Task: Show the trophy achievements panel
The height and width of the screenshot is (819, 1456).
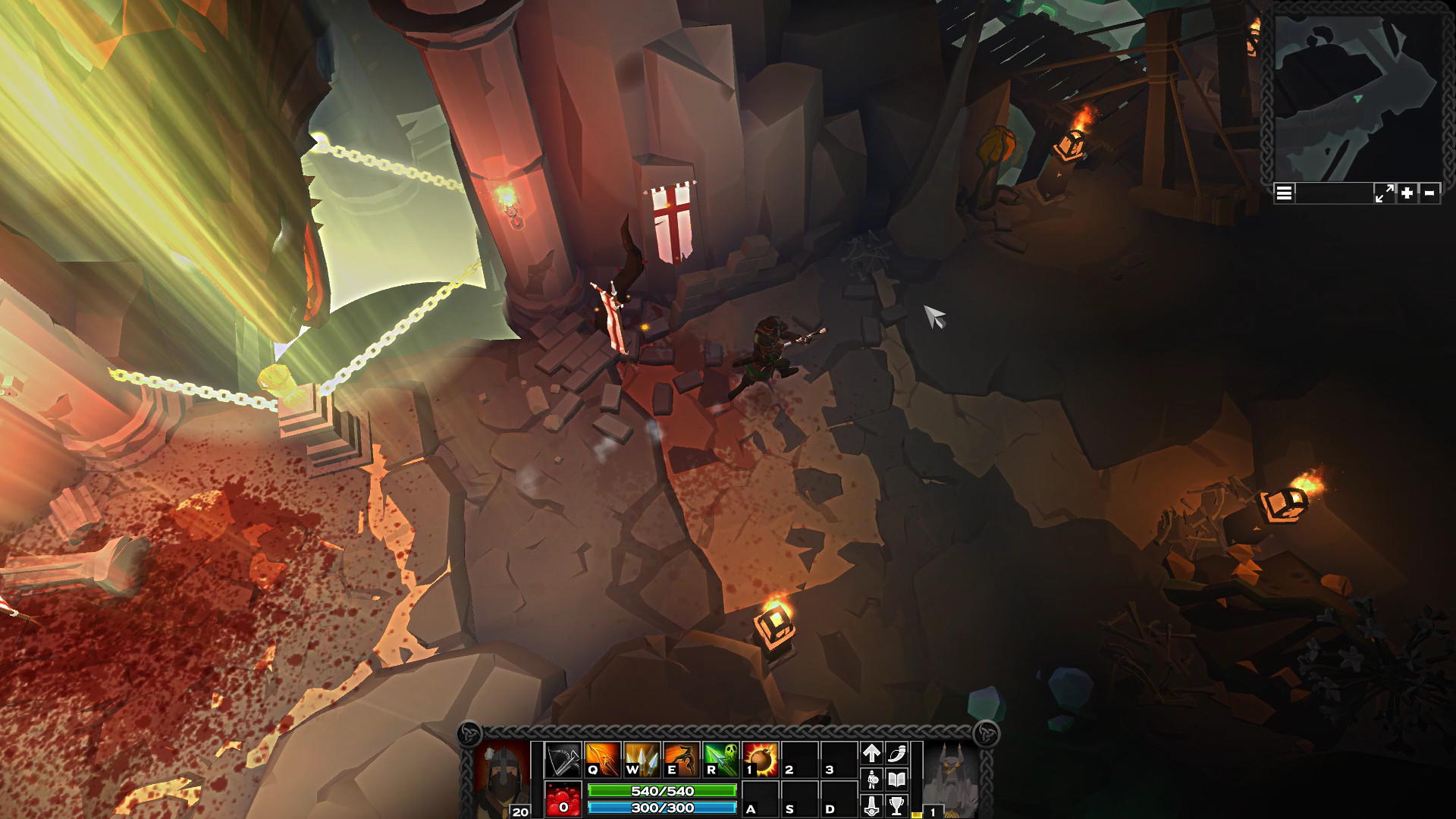Action: pyautogui.click(x=897, y=805)
